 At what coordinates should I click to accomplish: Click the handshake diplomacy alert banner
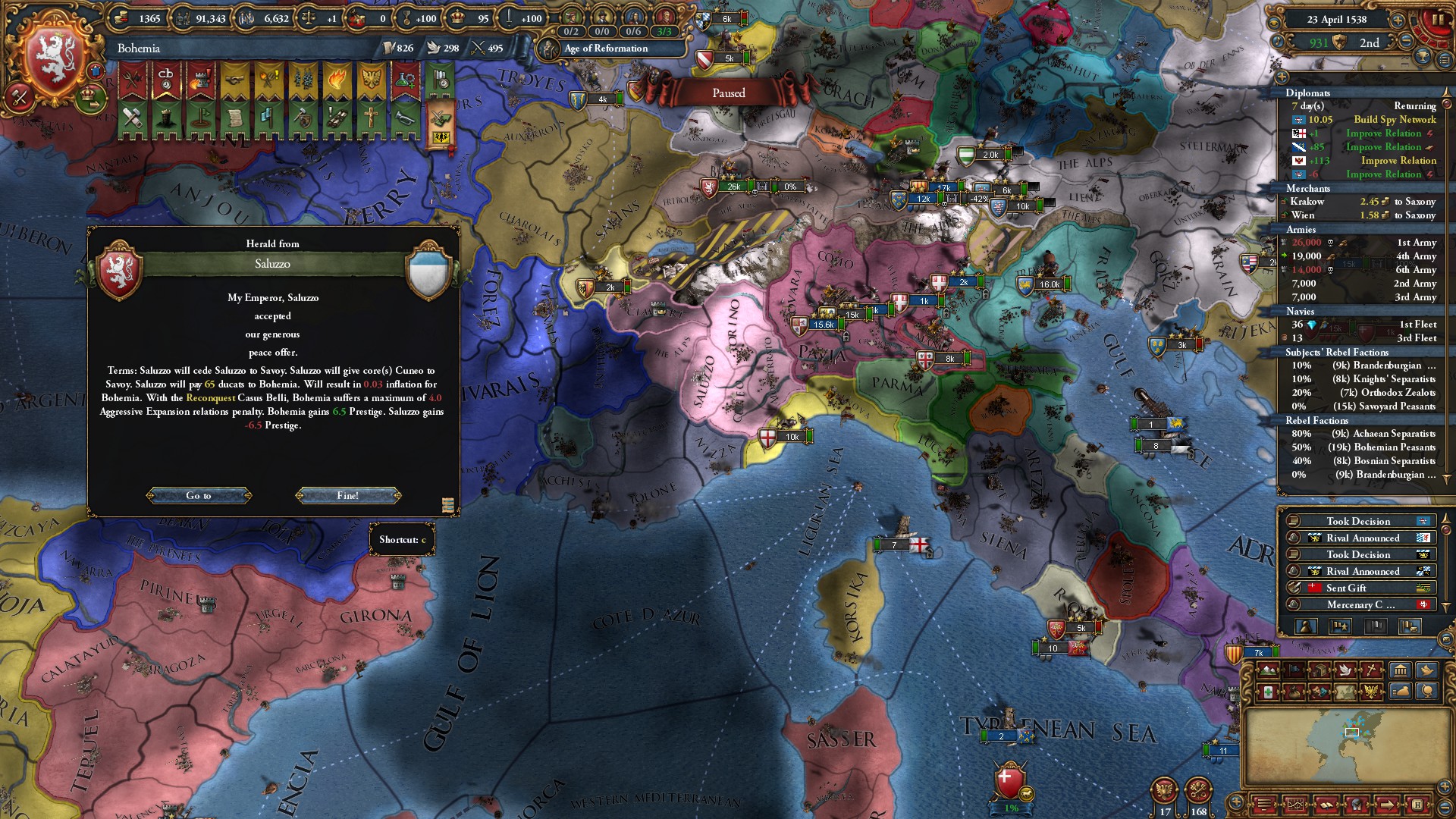(234, 81)
